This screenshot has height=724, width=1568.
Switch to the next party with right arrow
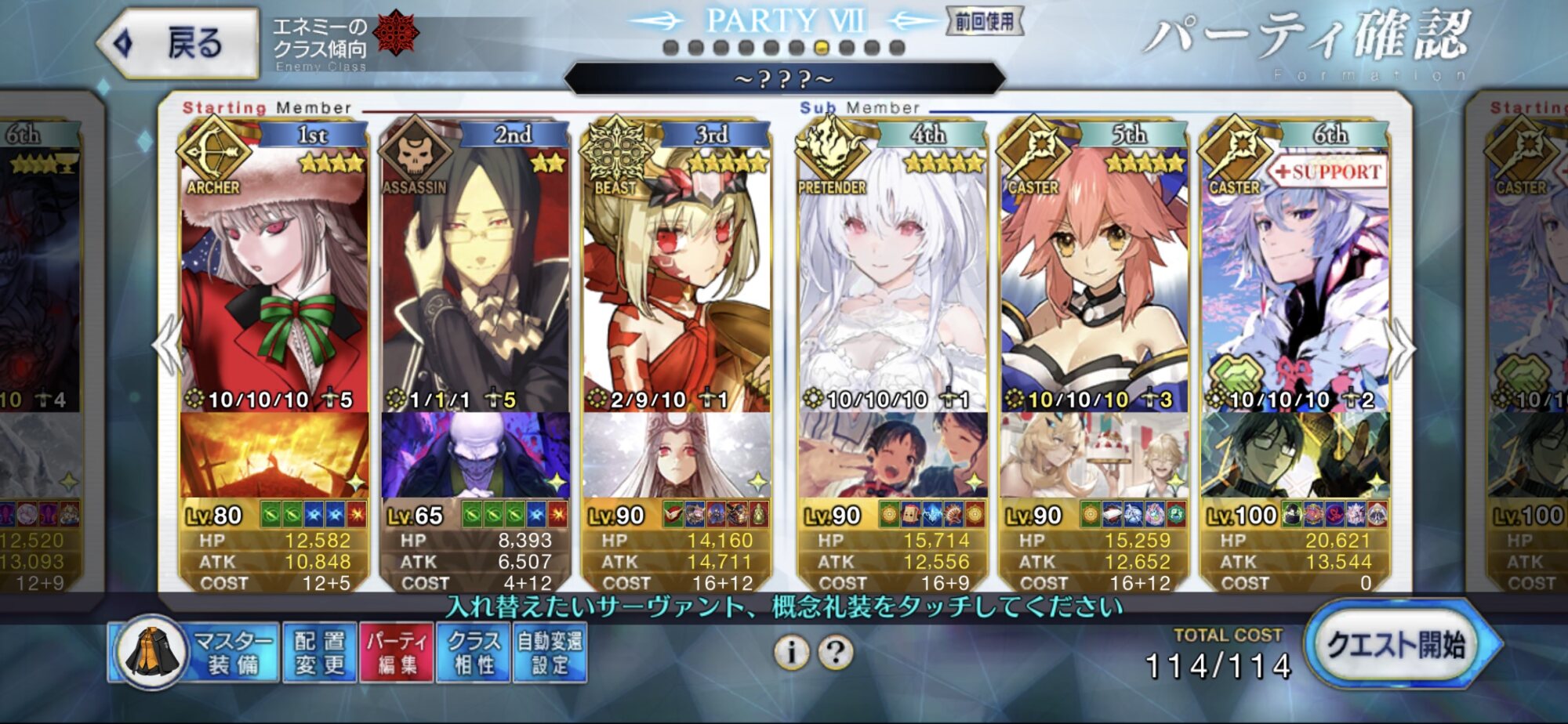(1401, 347)
